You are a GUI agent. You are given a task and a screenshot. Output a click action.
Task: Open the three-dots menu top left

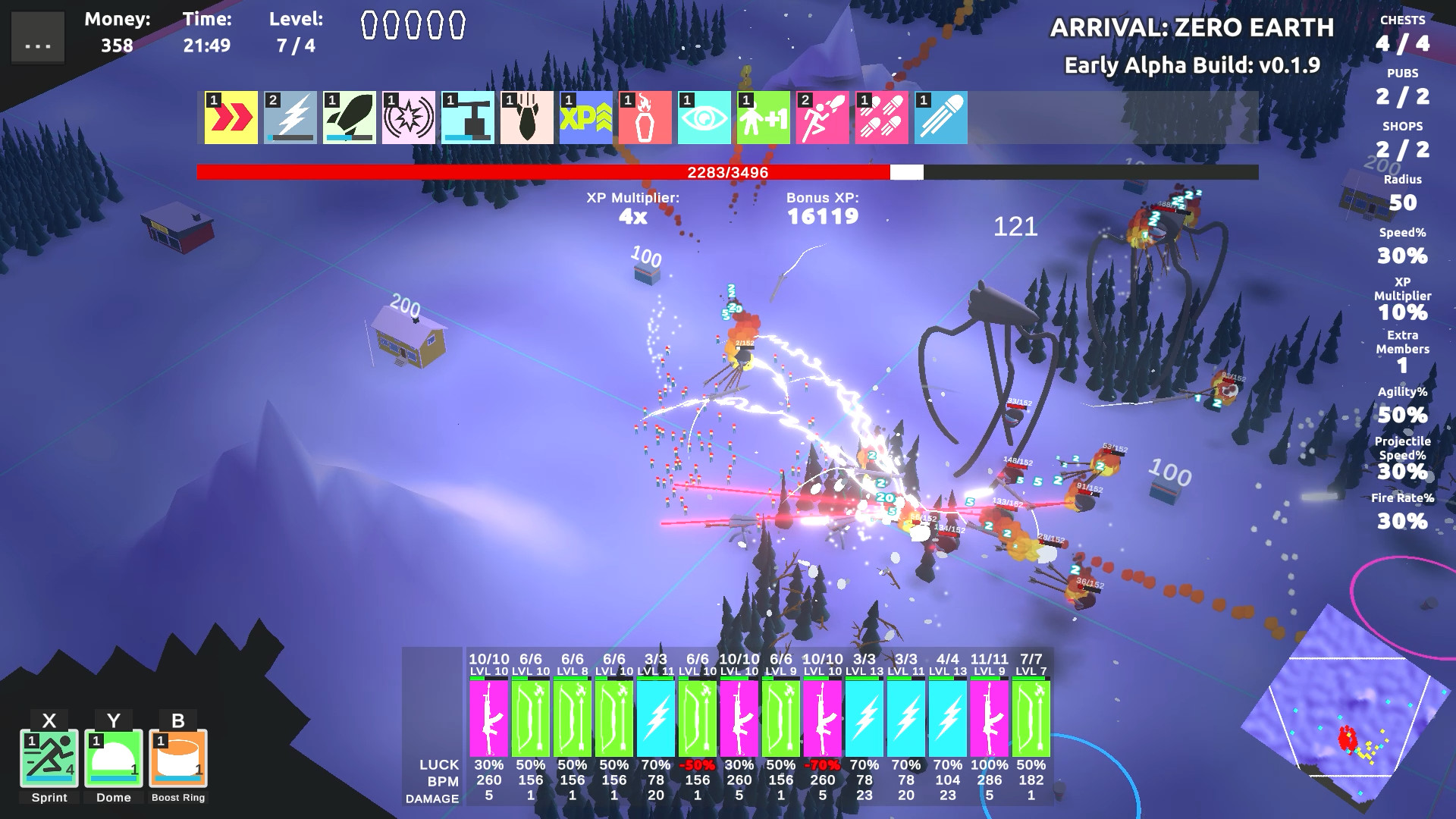[x=36, y=36]
